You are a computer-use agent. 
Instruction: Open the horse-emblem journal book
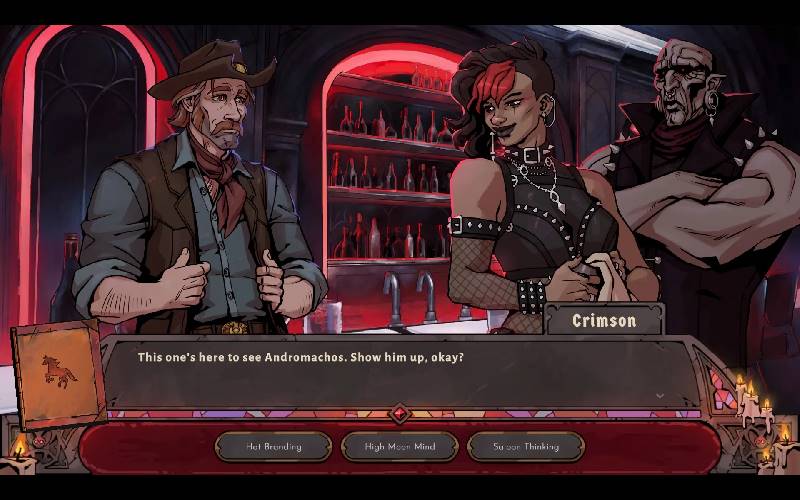point(59,374)
